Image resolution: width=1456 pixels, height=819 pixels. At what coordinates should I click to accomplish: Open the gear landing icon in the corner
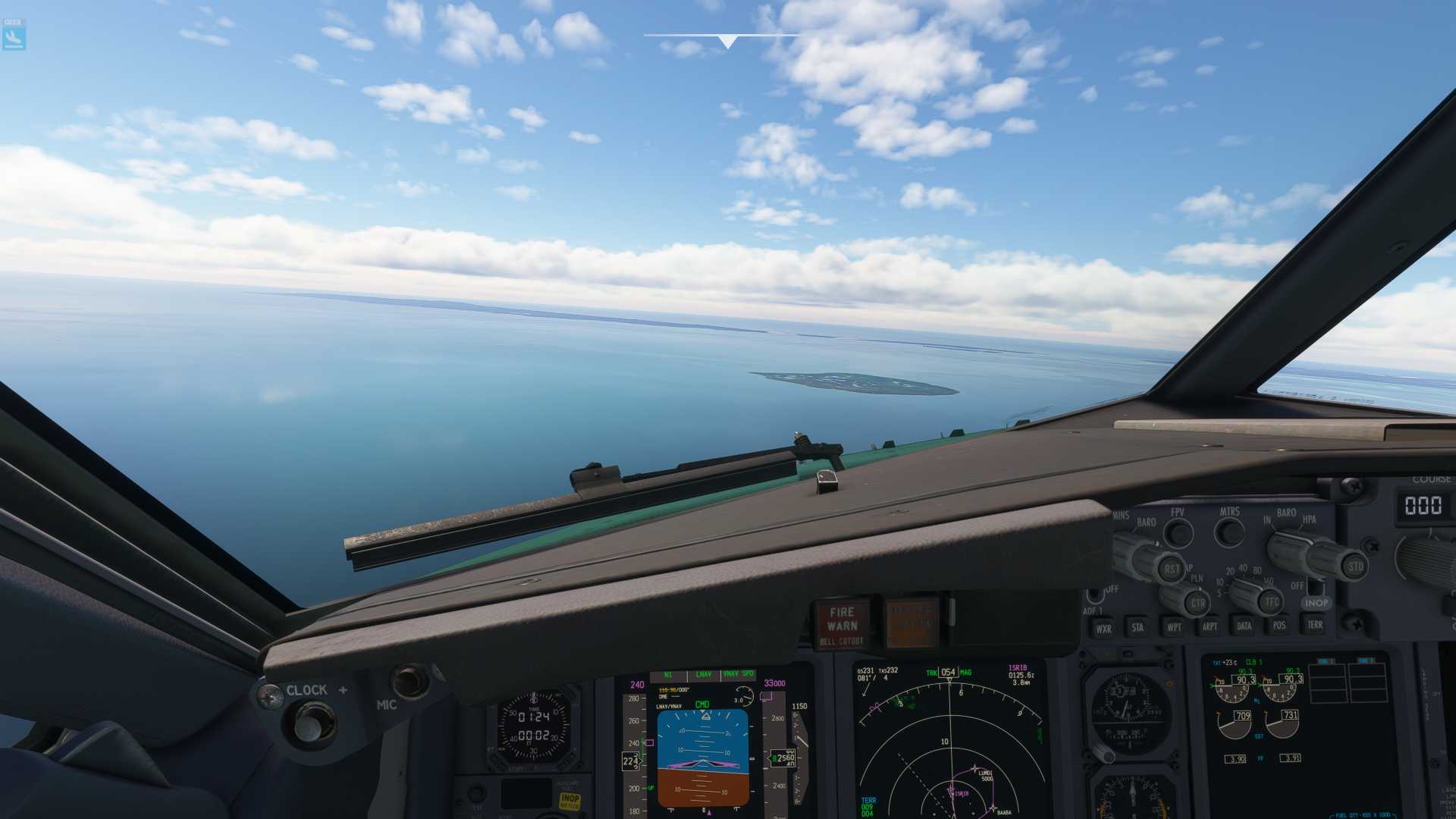pos(14,36)
